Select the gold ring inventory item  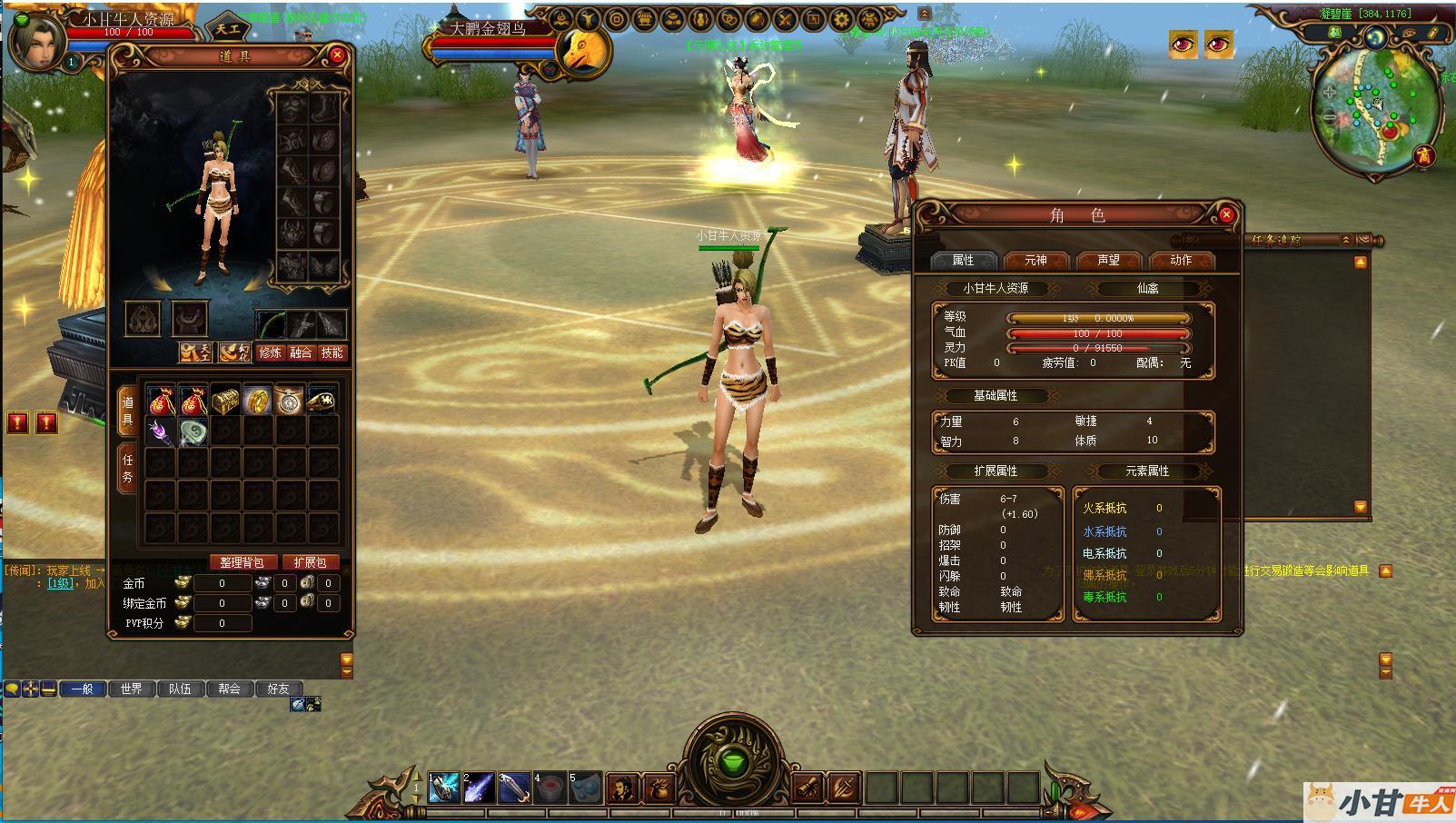257,401
